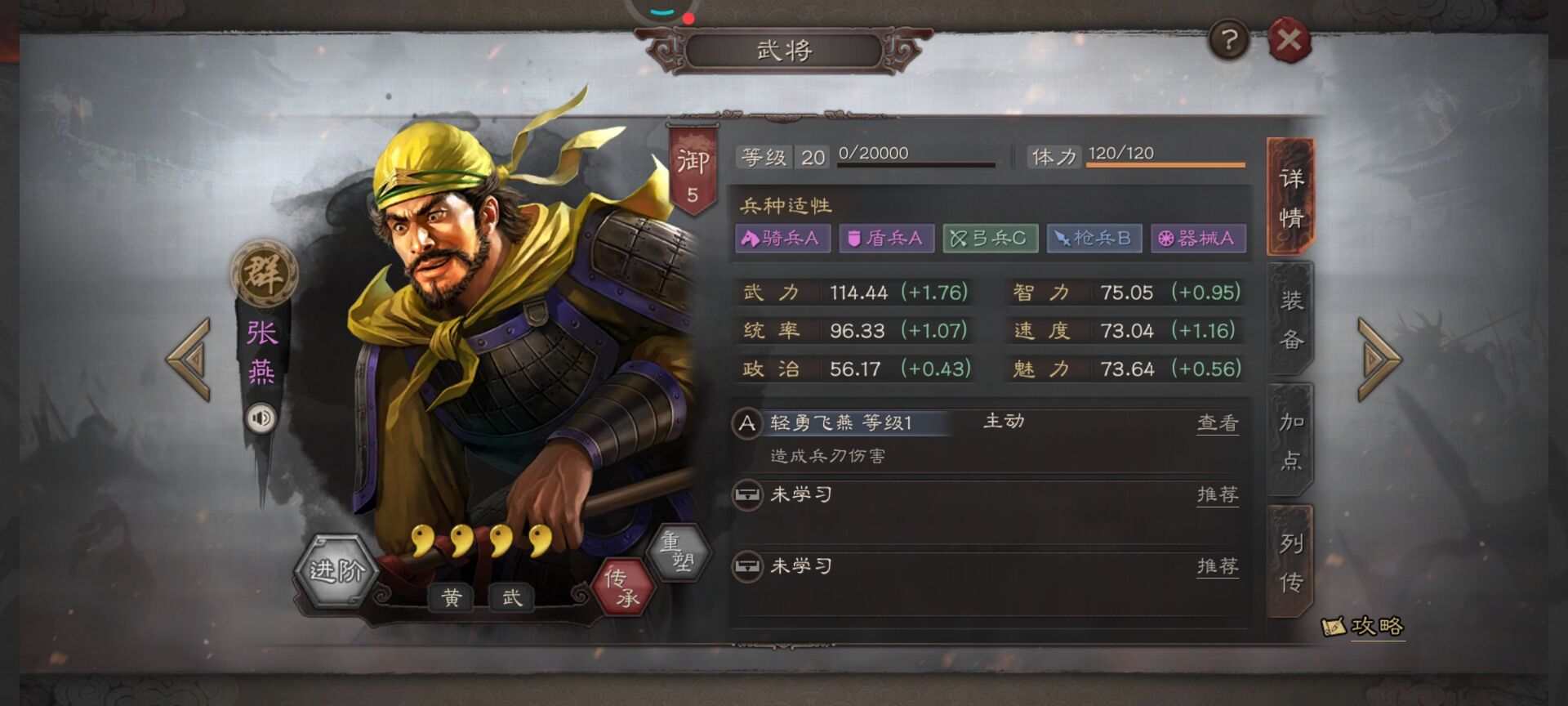
Task: Select the 器械A siege machine badge
Action: coord(1198,239)
